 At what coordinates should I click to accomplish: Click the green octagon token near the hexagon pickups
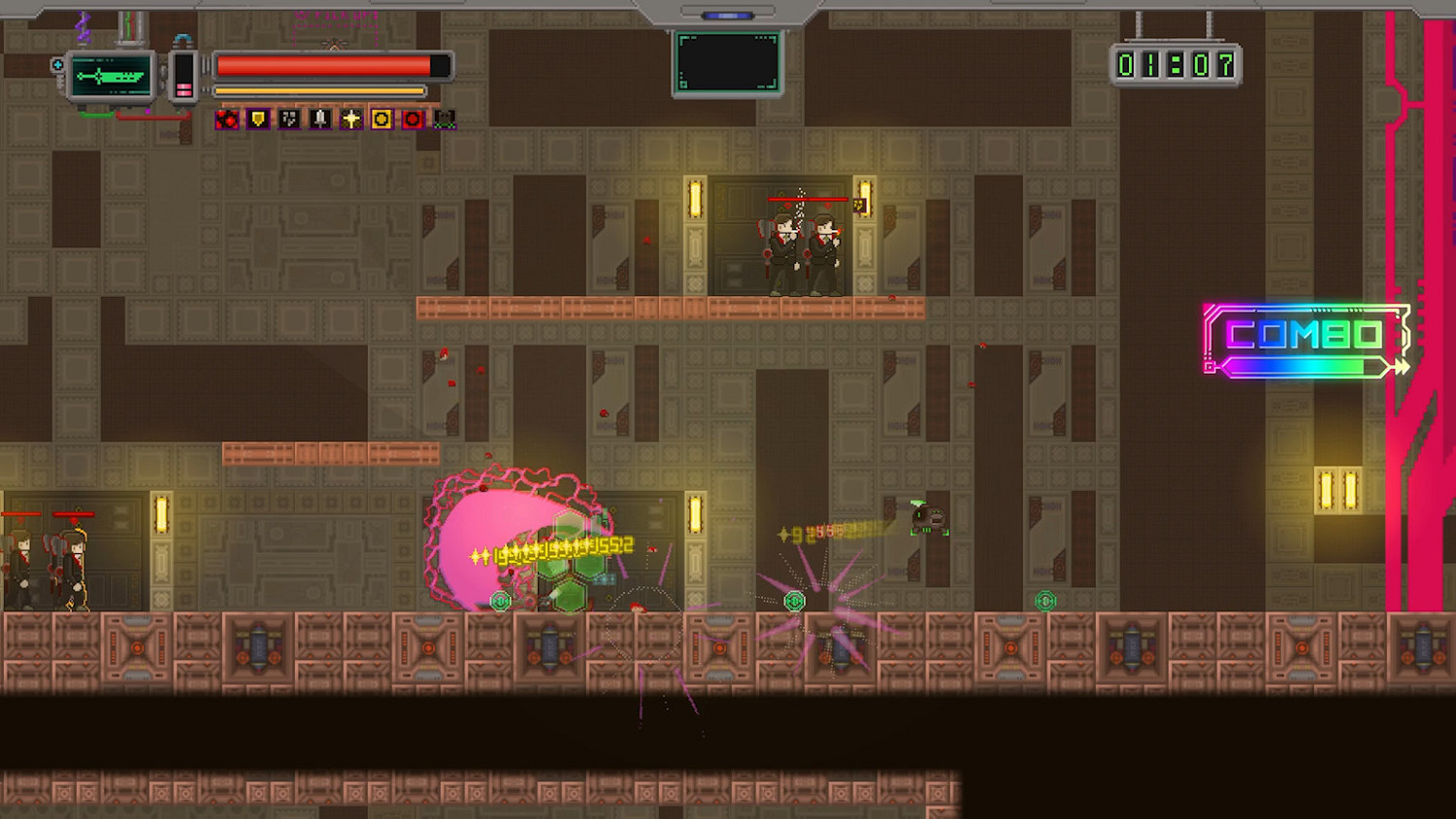coord(502,602)
